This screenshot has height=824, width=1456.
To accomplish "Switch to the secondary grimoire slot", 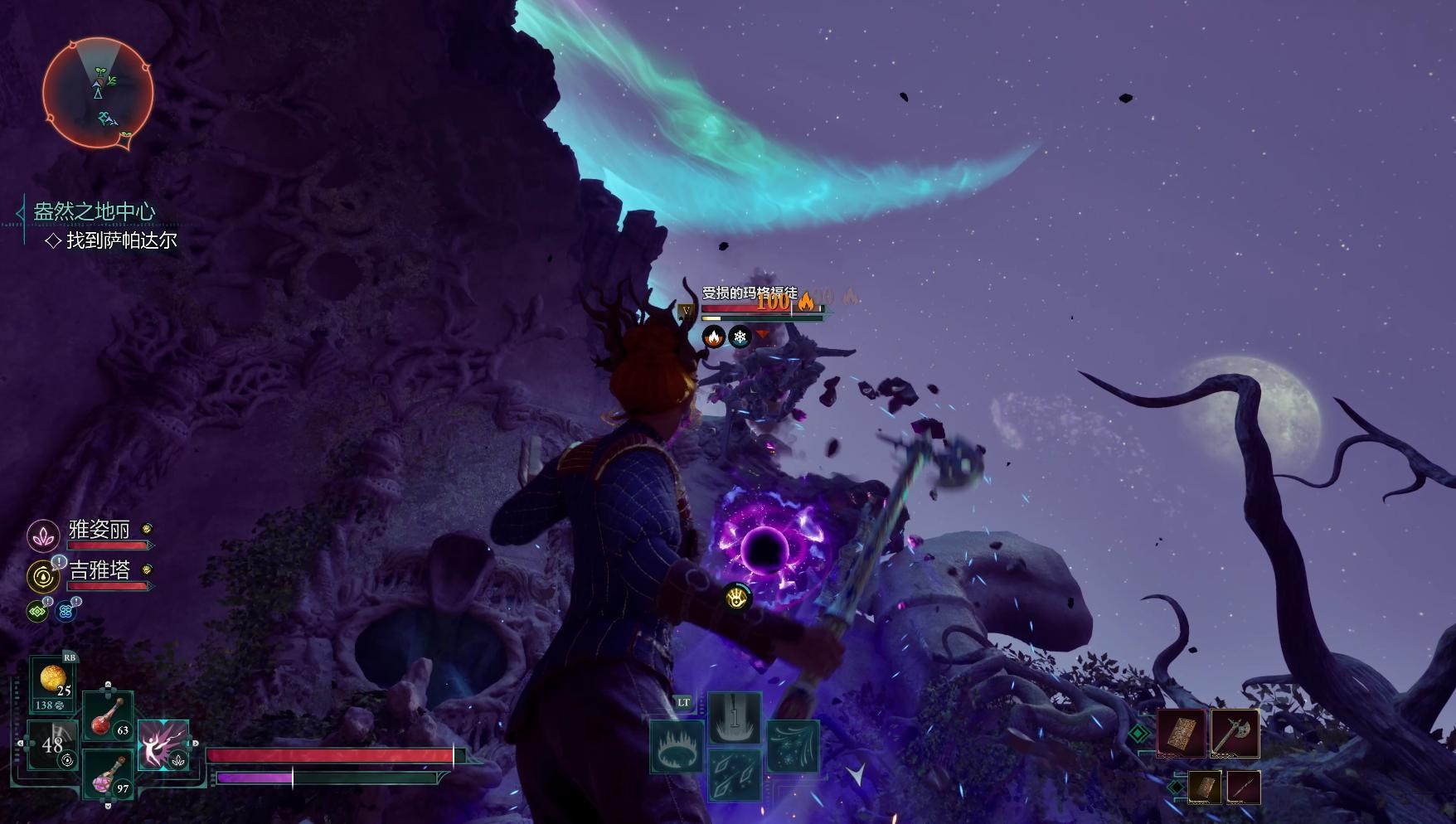I will click(x=1205, y=787).
